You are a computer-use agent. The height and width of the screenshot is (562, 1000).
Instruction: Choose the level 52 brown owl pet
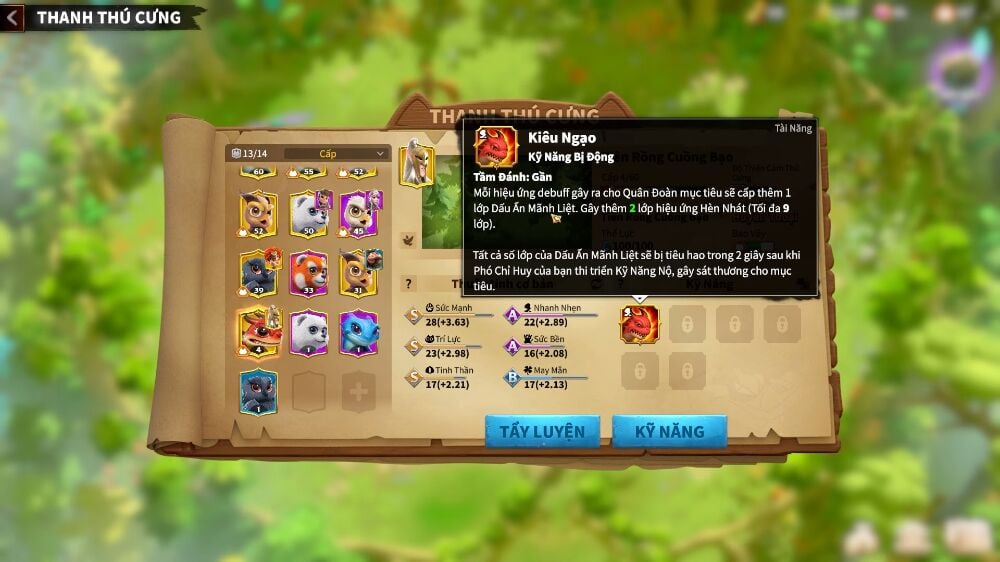click(259, 213)
